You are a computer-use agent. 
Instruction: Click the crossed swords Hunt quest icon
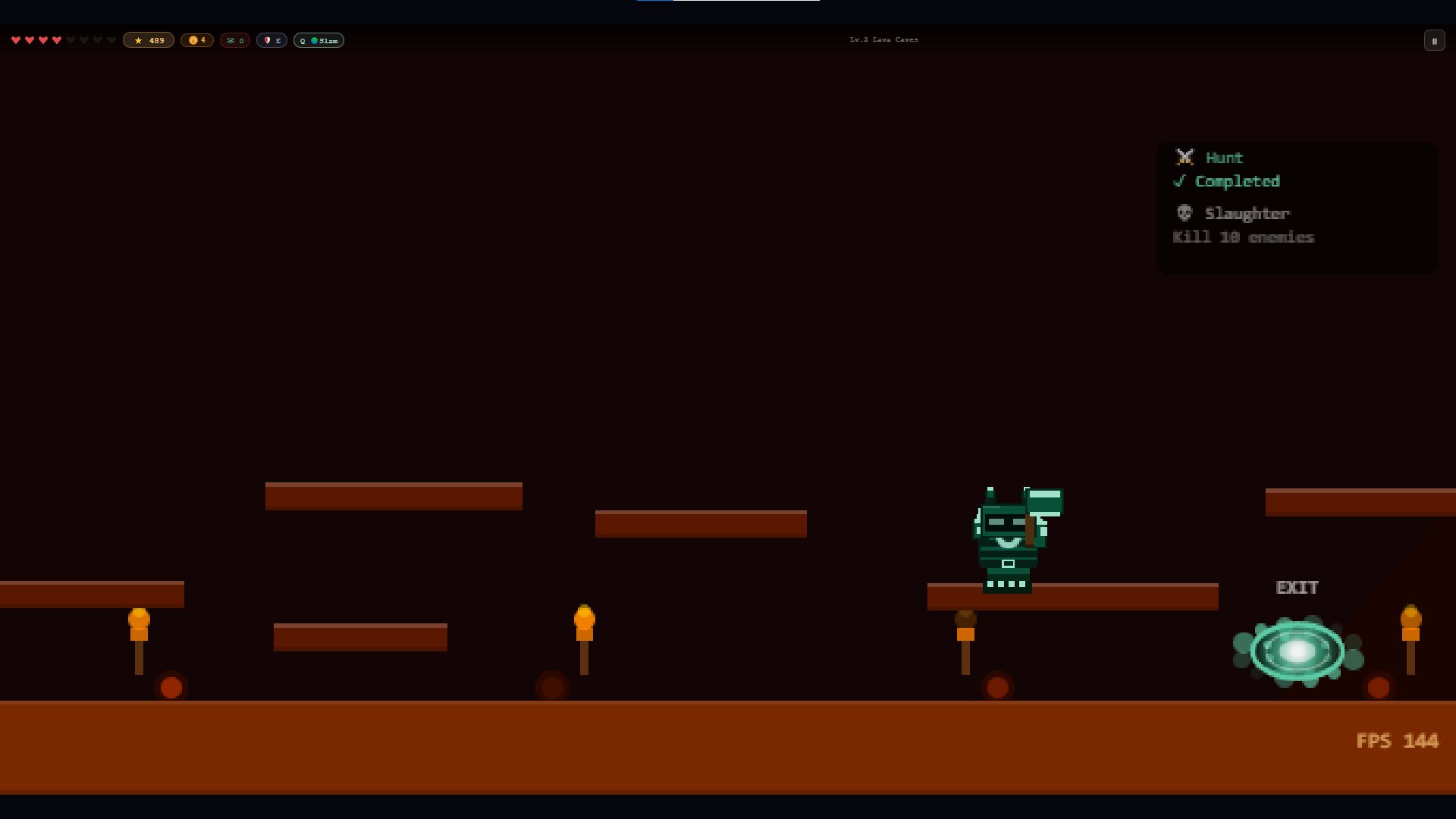pos(1185,157)
